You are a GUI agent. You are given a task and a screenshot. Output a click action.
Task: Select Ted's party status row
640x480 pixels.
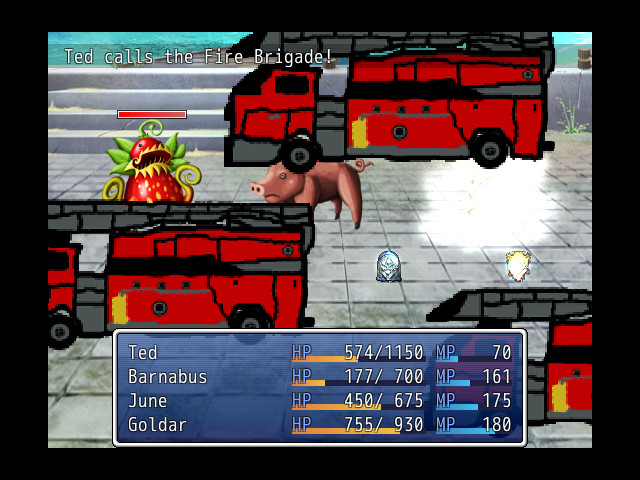(319, 353)
